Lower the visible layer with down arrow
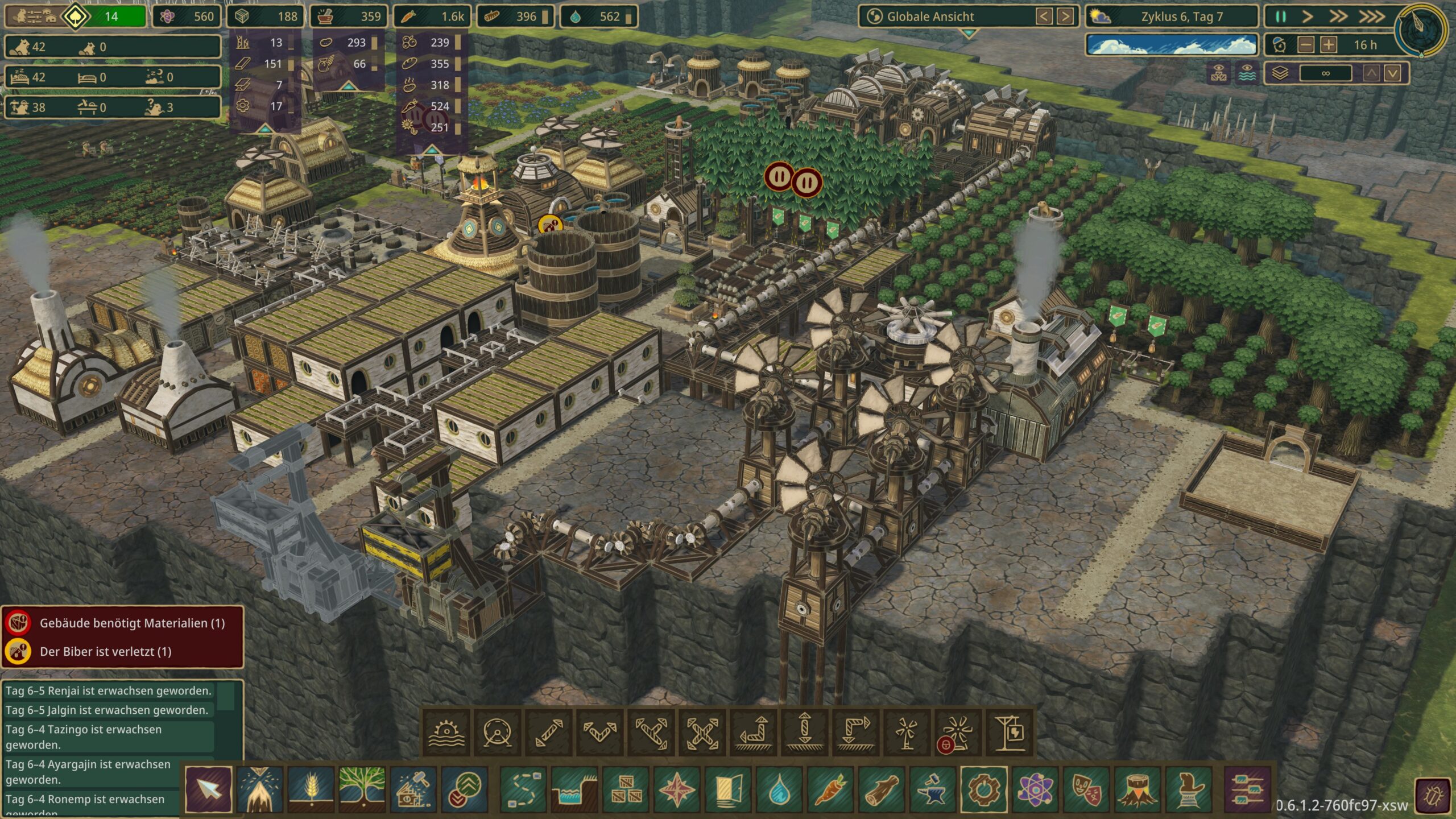The height and width of the screenshot is (819, 1456). [x=1392, y=73]
